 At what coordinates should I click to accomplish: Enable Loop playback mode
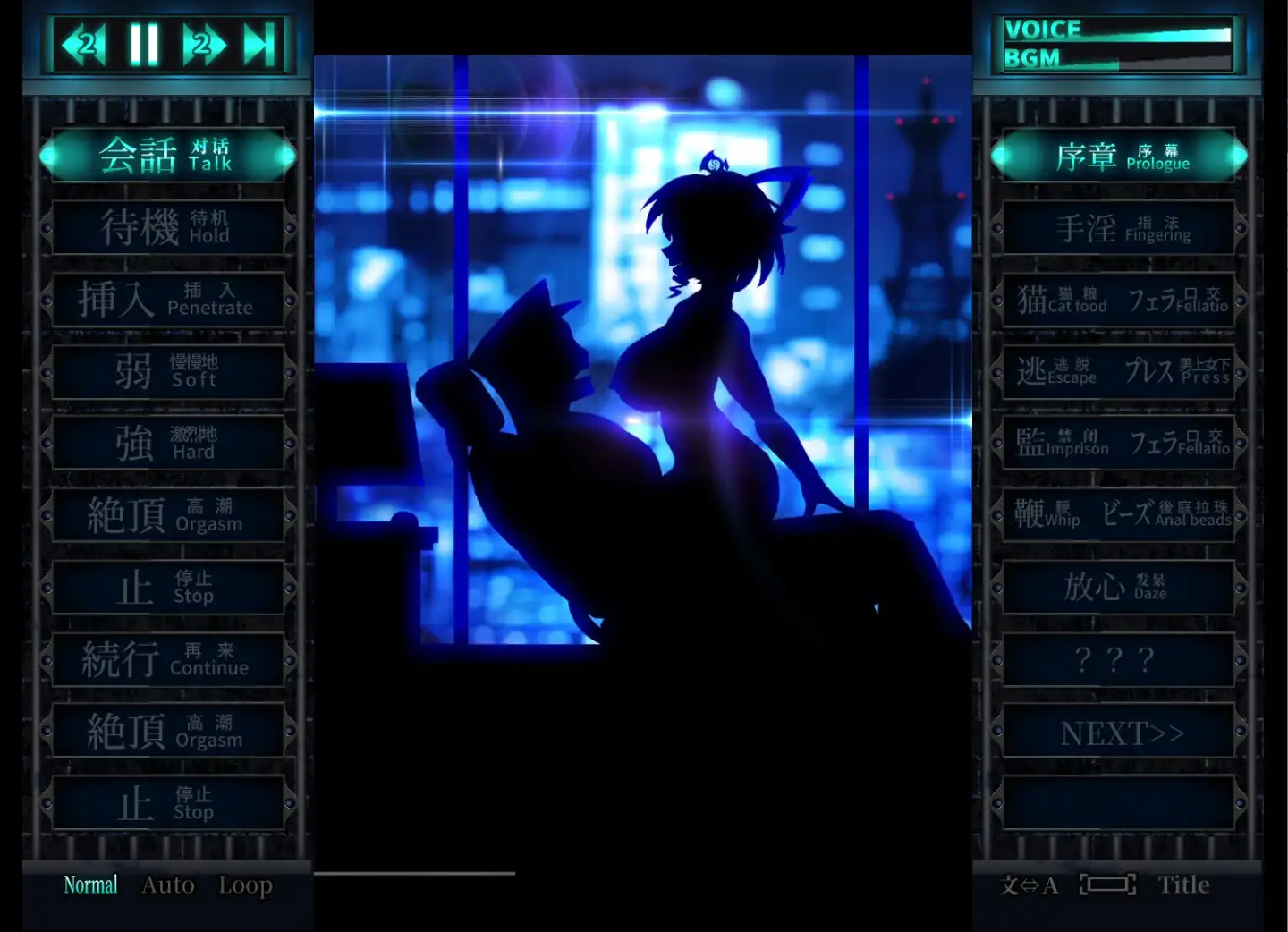tap(244, 885)
